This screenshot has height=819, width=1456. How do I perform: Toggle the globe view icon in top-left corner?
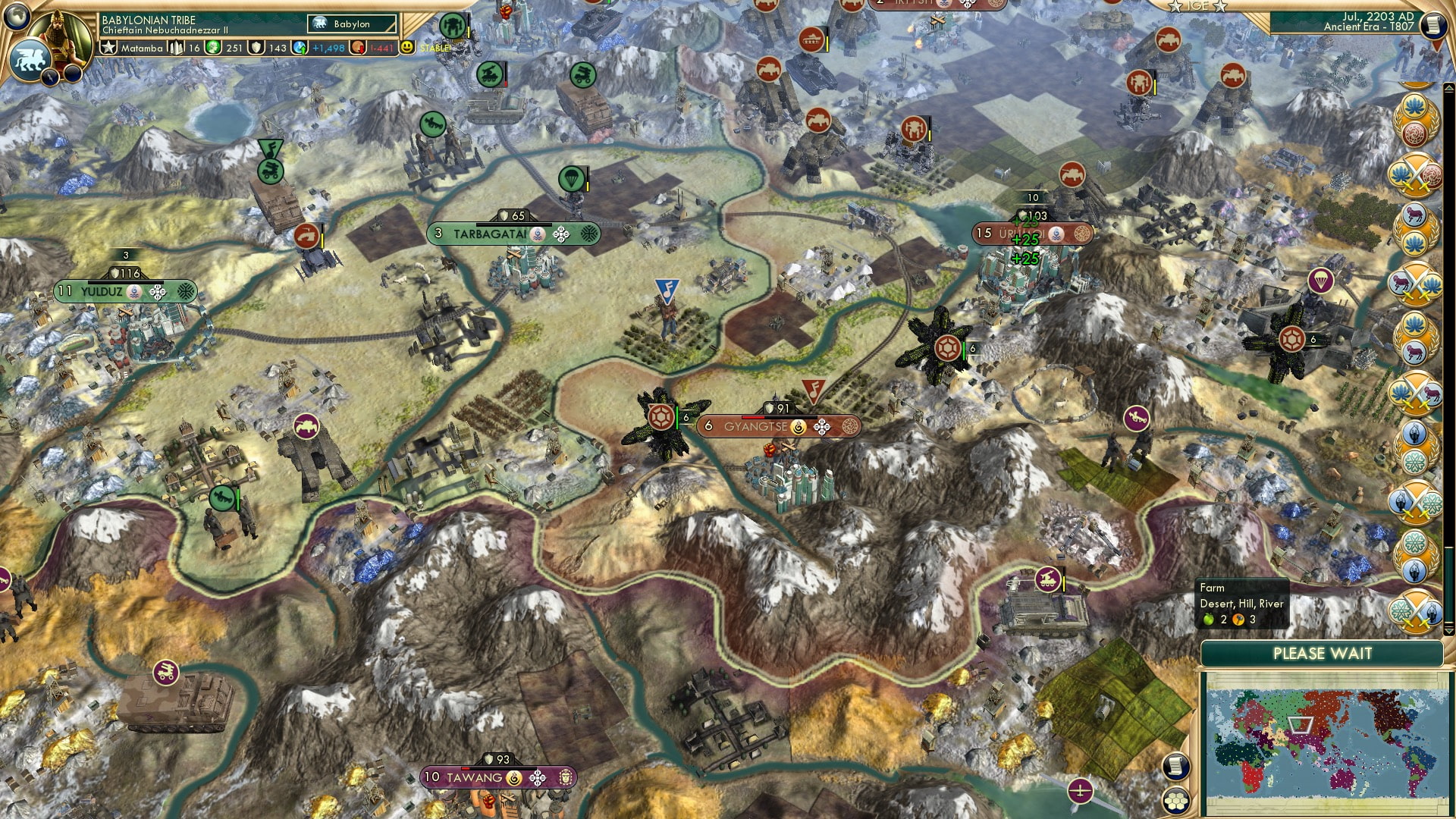[x=17, y=17]
